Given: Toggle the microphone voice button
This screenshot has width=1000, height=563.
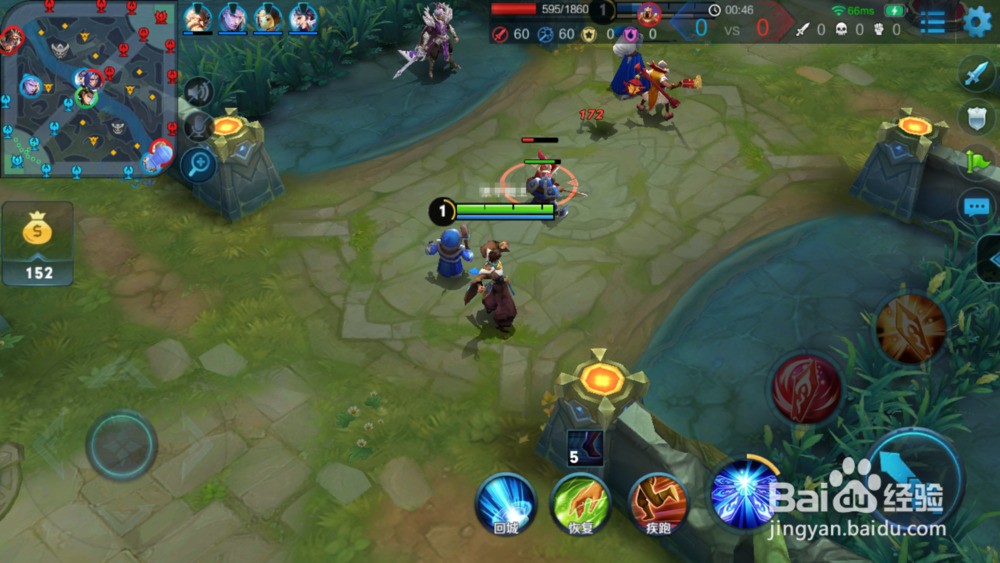Looking at the screenshot, I should click(198, 127).
